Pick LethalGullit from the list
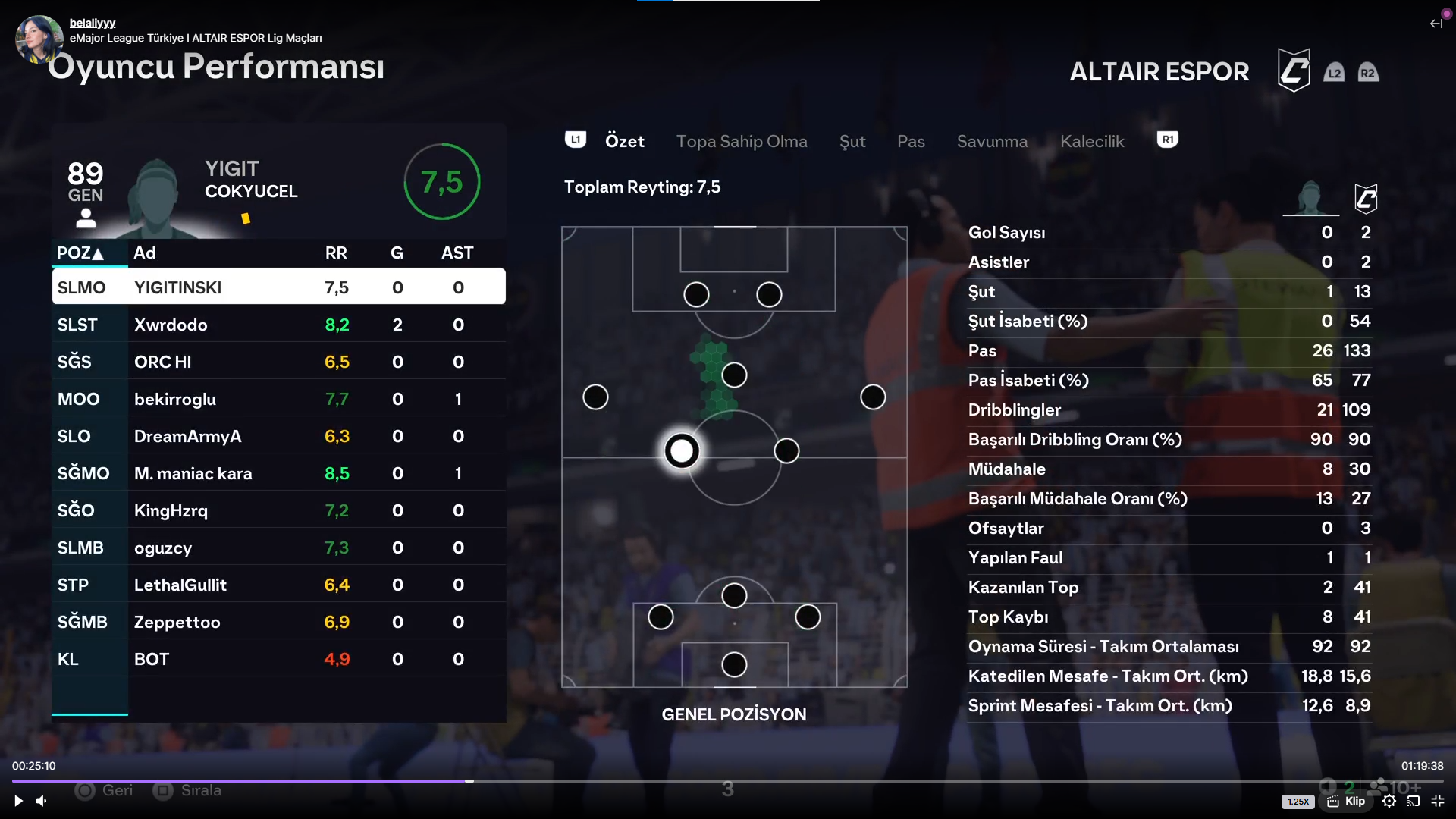 278,585
